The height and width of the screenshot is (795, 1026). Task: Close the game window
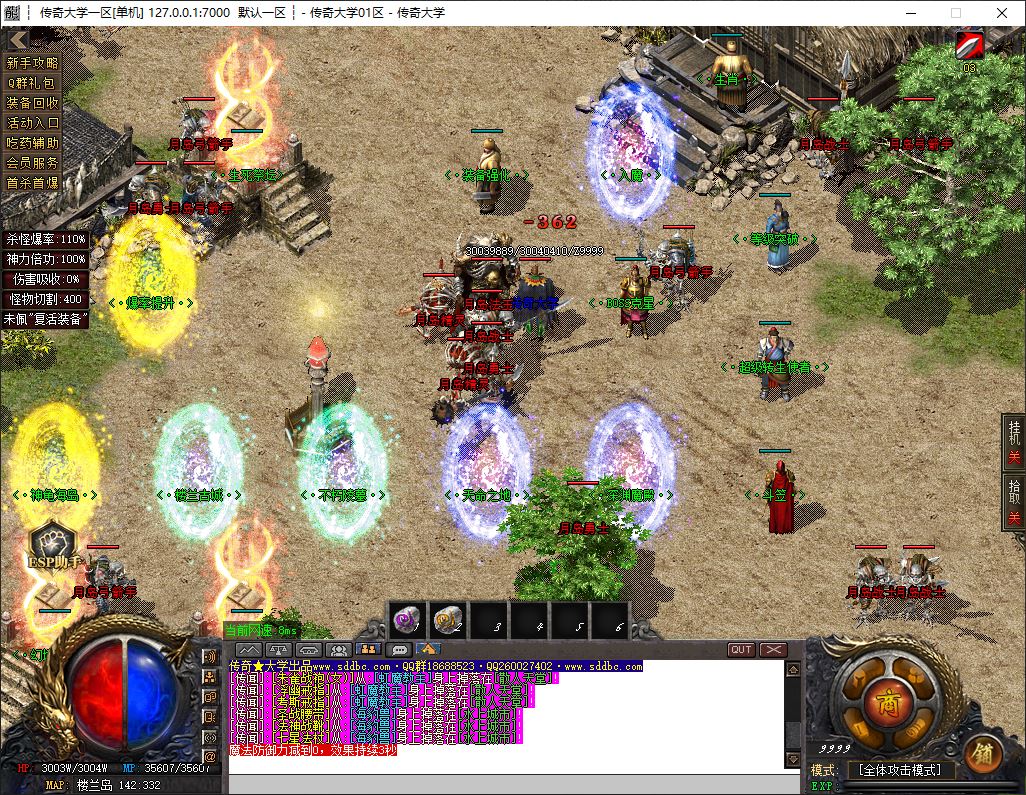click(1002, 12)
